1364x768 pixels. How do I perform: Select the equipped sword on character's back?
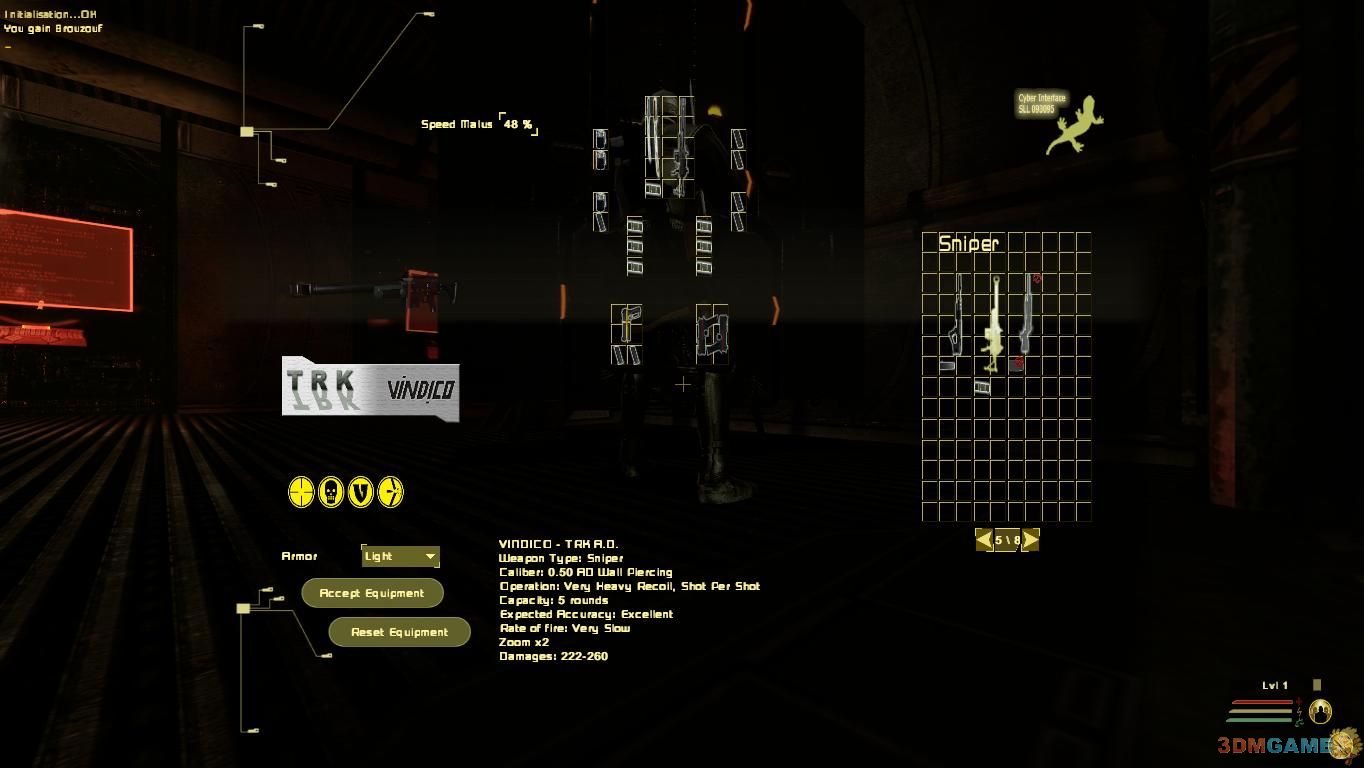tap(656, 140)
